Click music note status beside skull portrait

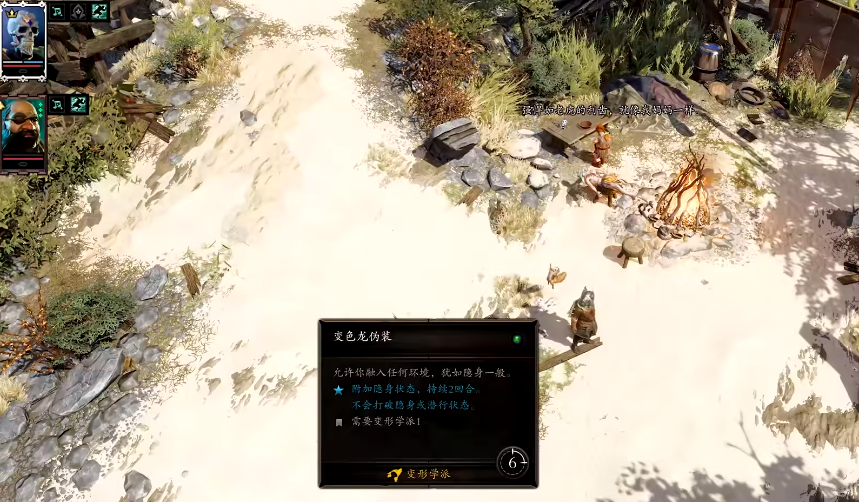click(x=58, y=11)
